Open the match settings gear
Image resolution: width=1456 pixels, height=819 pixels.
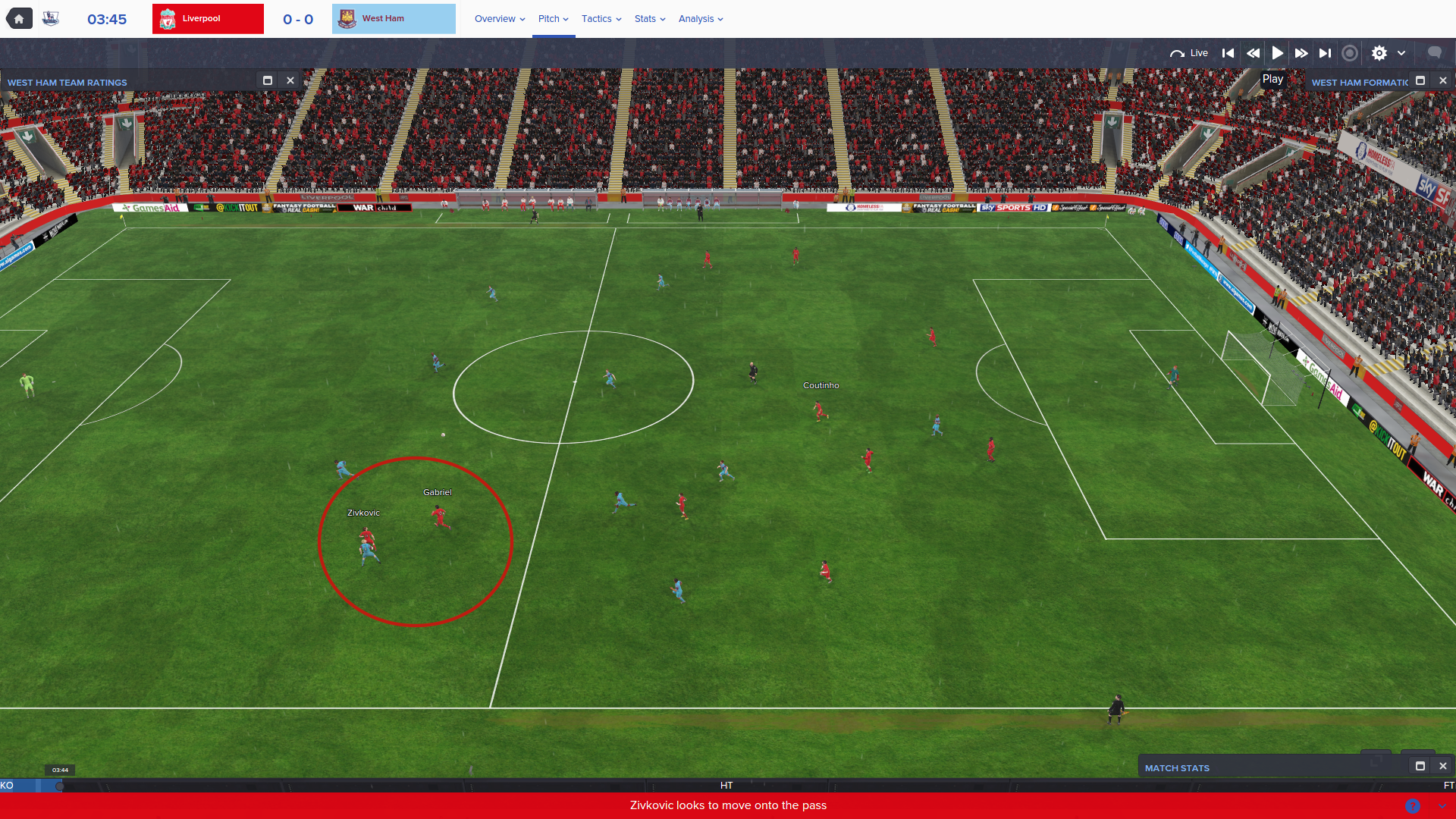[1379, 53]
